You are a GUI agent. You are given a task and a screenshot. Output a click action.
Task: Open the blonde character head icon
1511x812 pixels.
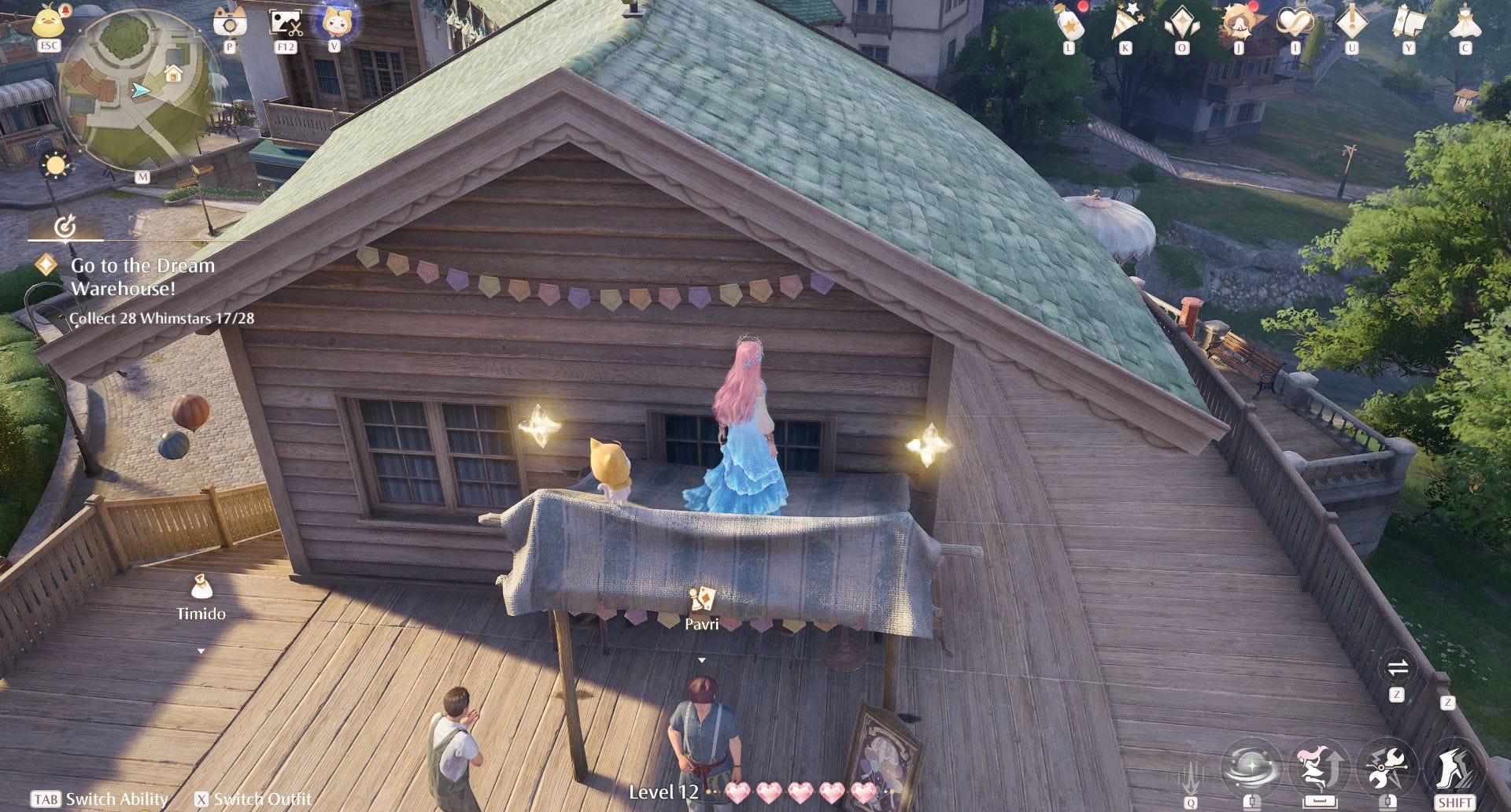point(1238,23)
